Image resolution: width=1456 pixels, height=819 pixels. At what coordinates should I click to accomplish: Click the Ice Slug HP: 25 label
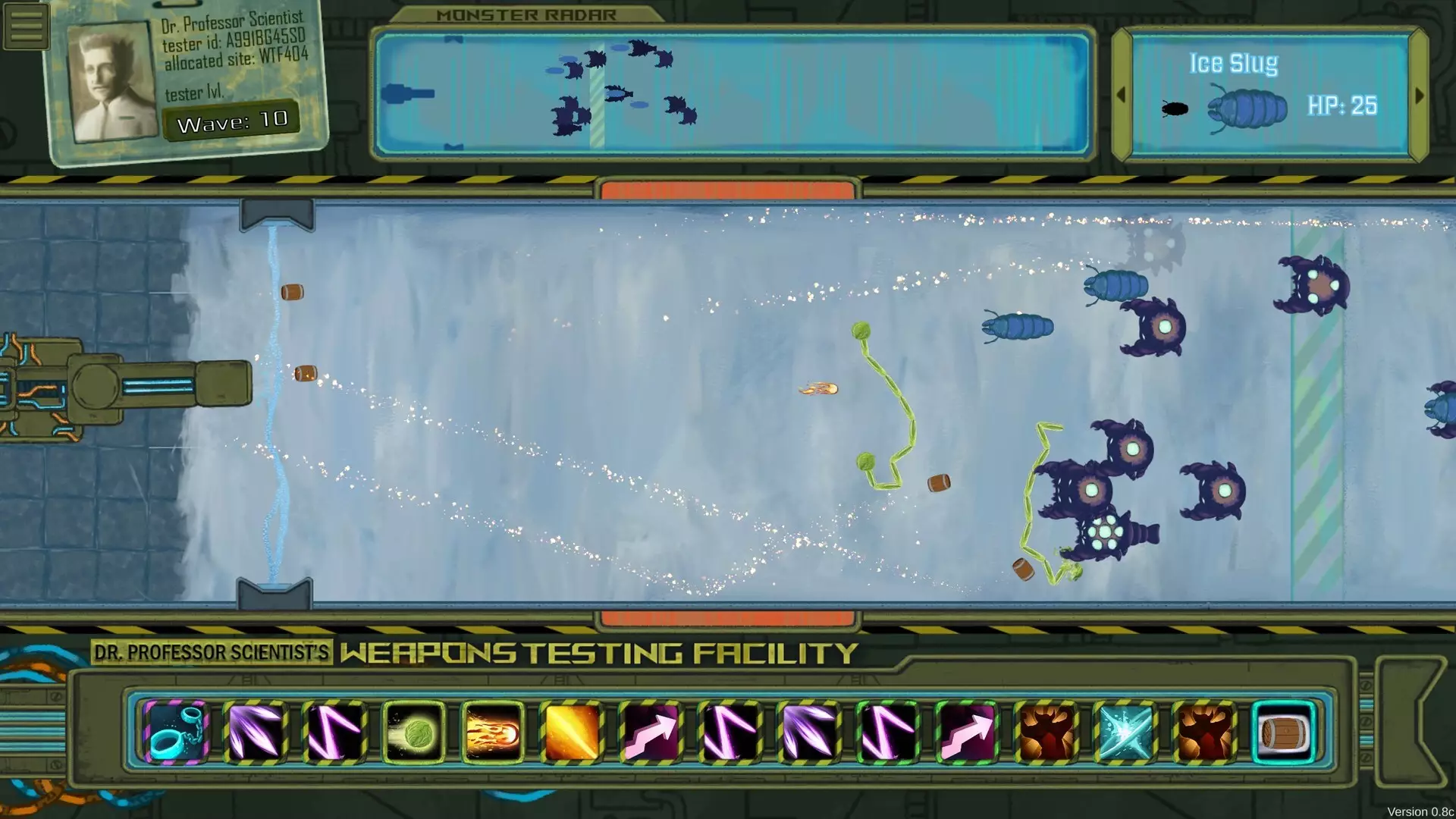1346,107
